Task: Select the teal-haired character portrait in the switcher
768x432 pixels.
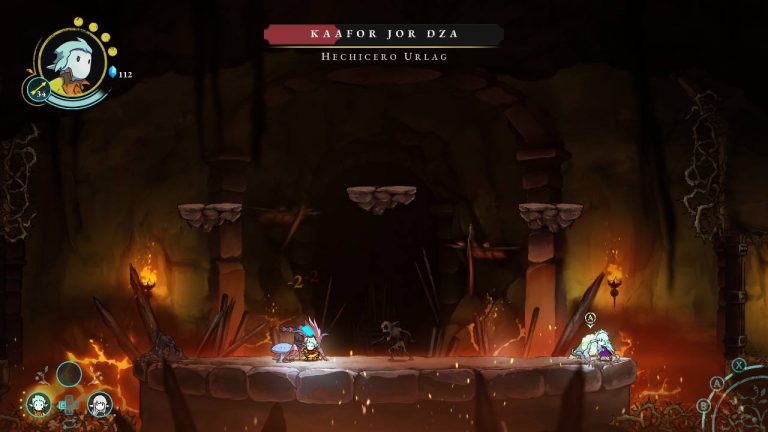Action: pos(39,404)
